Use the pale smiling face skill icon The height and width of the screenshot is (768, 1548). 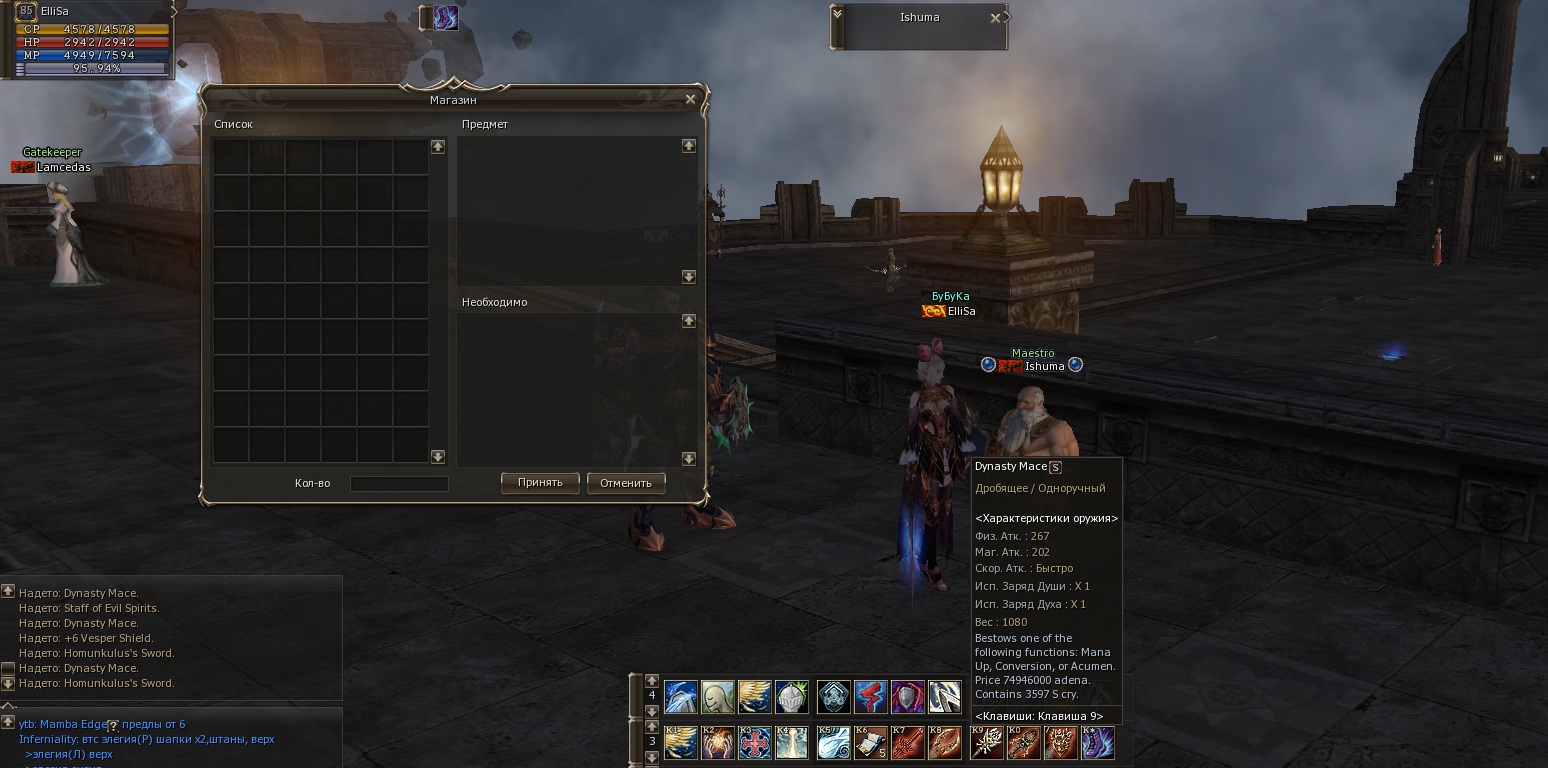718,696
